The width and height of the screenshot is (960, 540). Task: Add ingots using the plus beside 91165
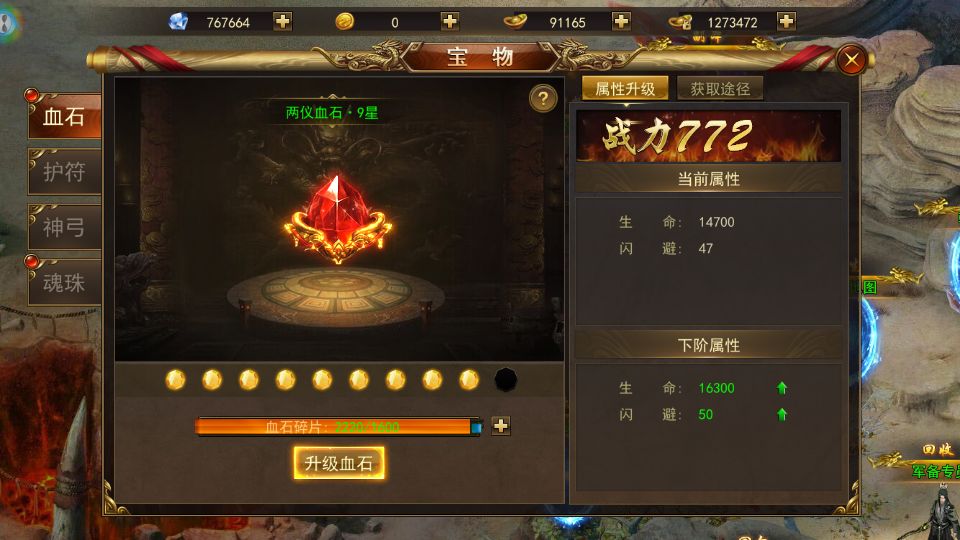click(x=621, y=21)
